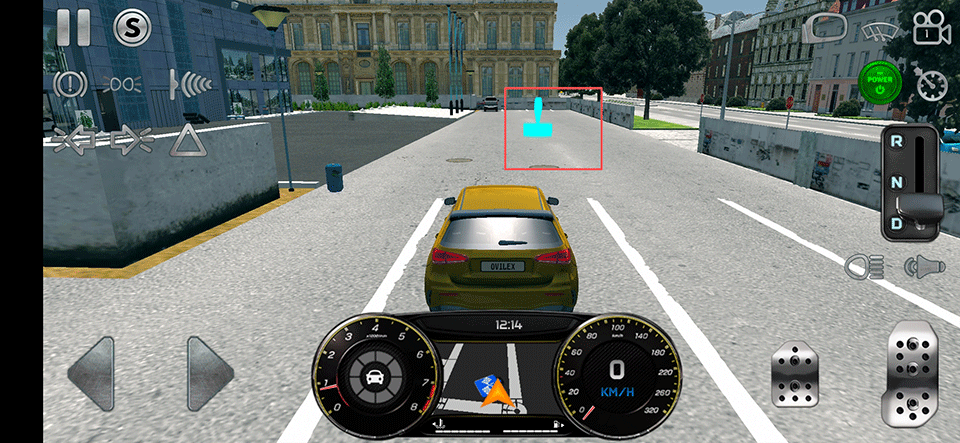This screenshot has width=960, height=443.
Task: Toggle the parking sensor icon
Action: point(188,82)
